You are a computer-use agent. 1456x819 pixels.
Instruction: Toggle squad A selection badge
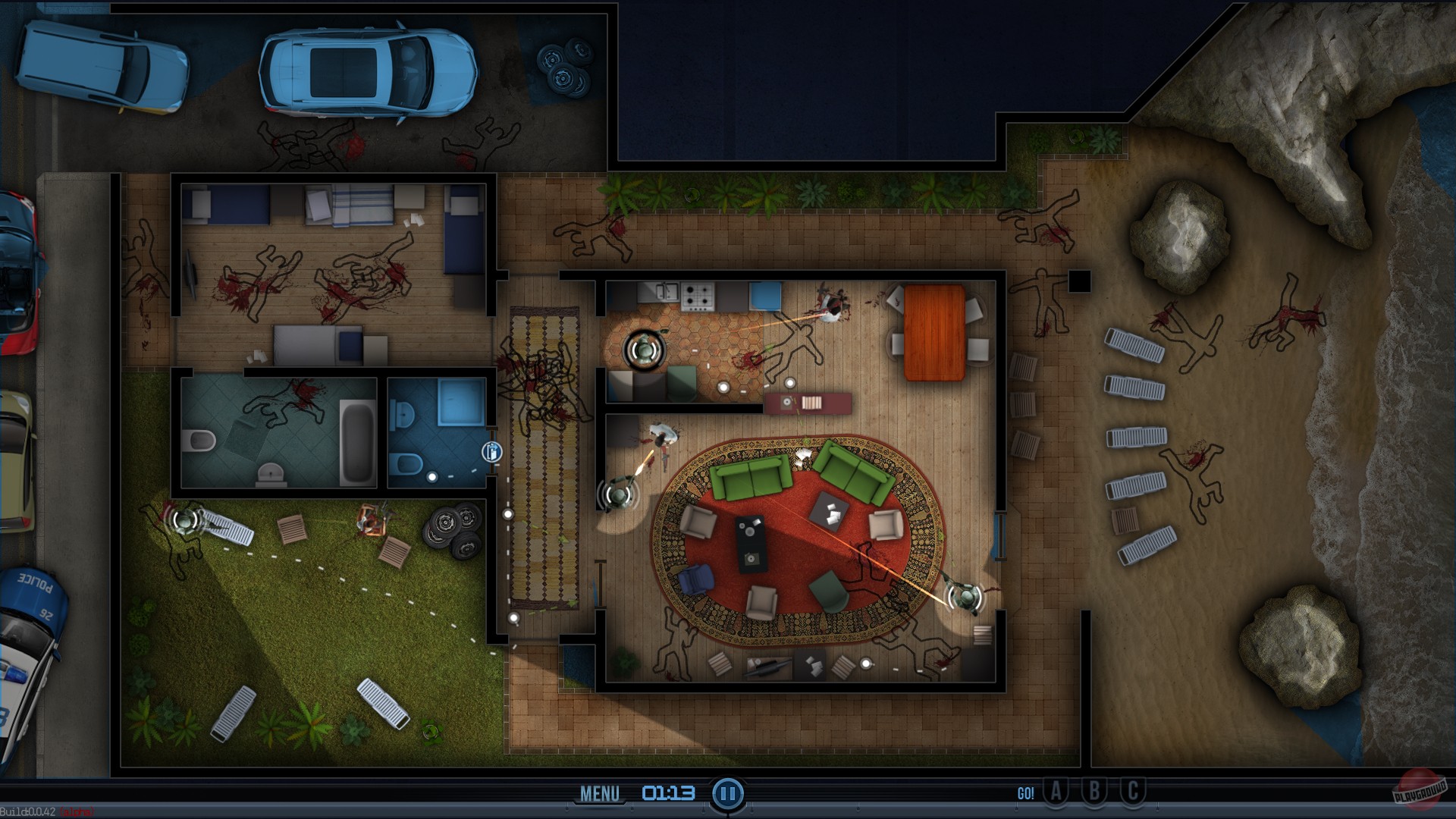pyautogui.click(x=1056, y=791)
